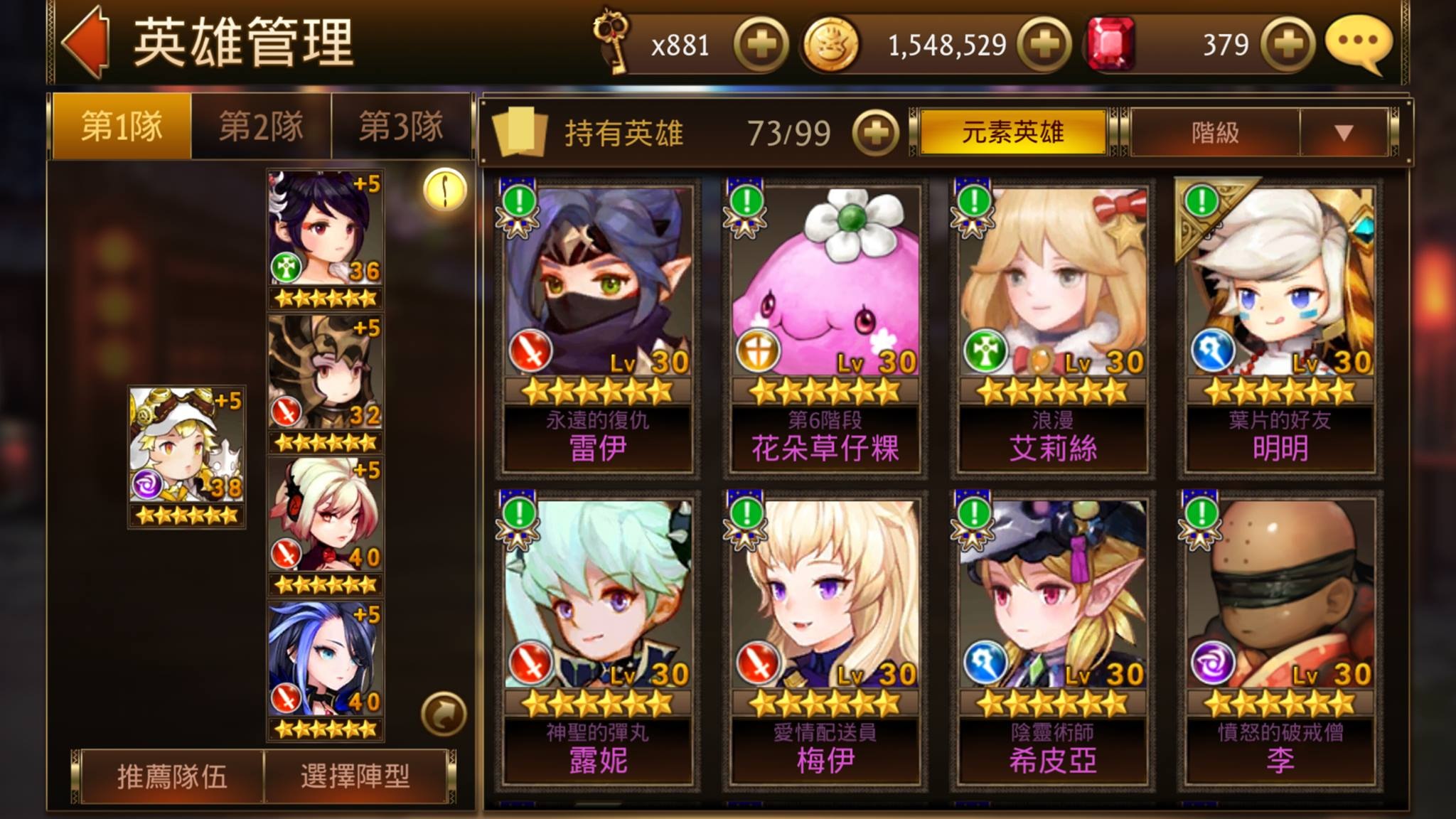Open the 選擇陣型 formation button

(x=355, y=776)
